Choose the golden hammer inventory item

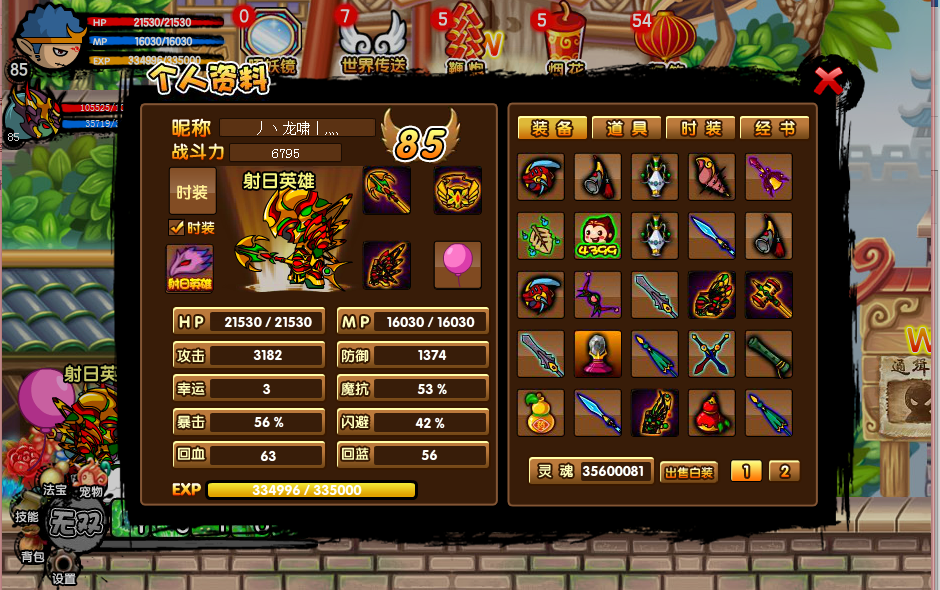tap(769, 295)
